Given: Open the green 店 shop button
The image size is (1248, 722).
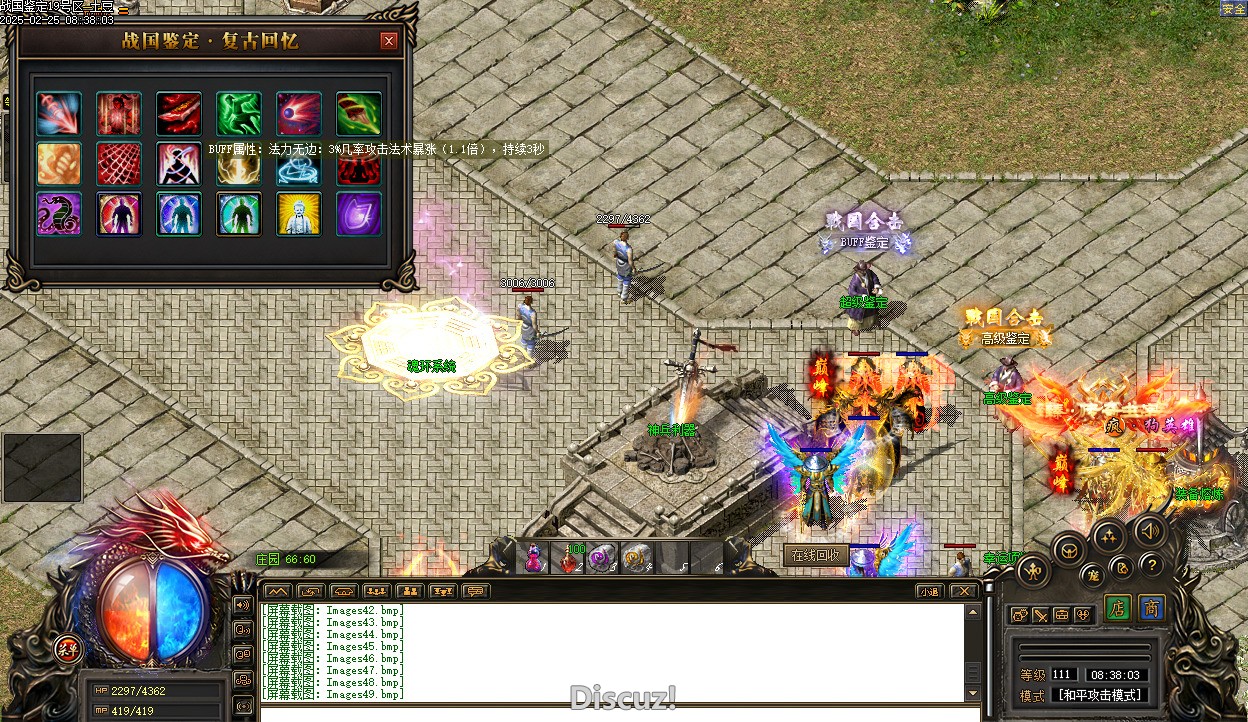Looking at the screenshot, I should point(1119,608).
